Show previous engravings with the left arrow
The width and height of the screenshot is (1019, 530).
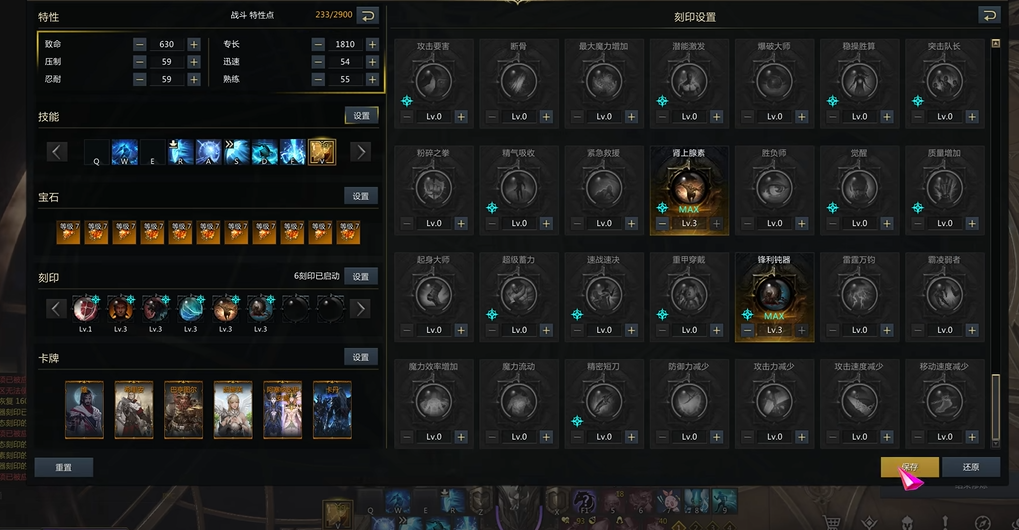[x=56, y=308]
